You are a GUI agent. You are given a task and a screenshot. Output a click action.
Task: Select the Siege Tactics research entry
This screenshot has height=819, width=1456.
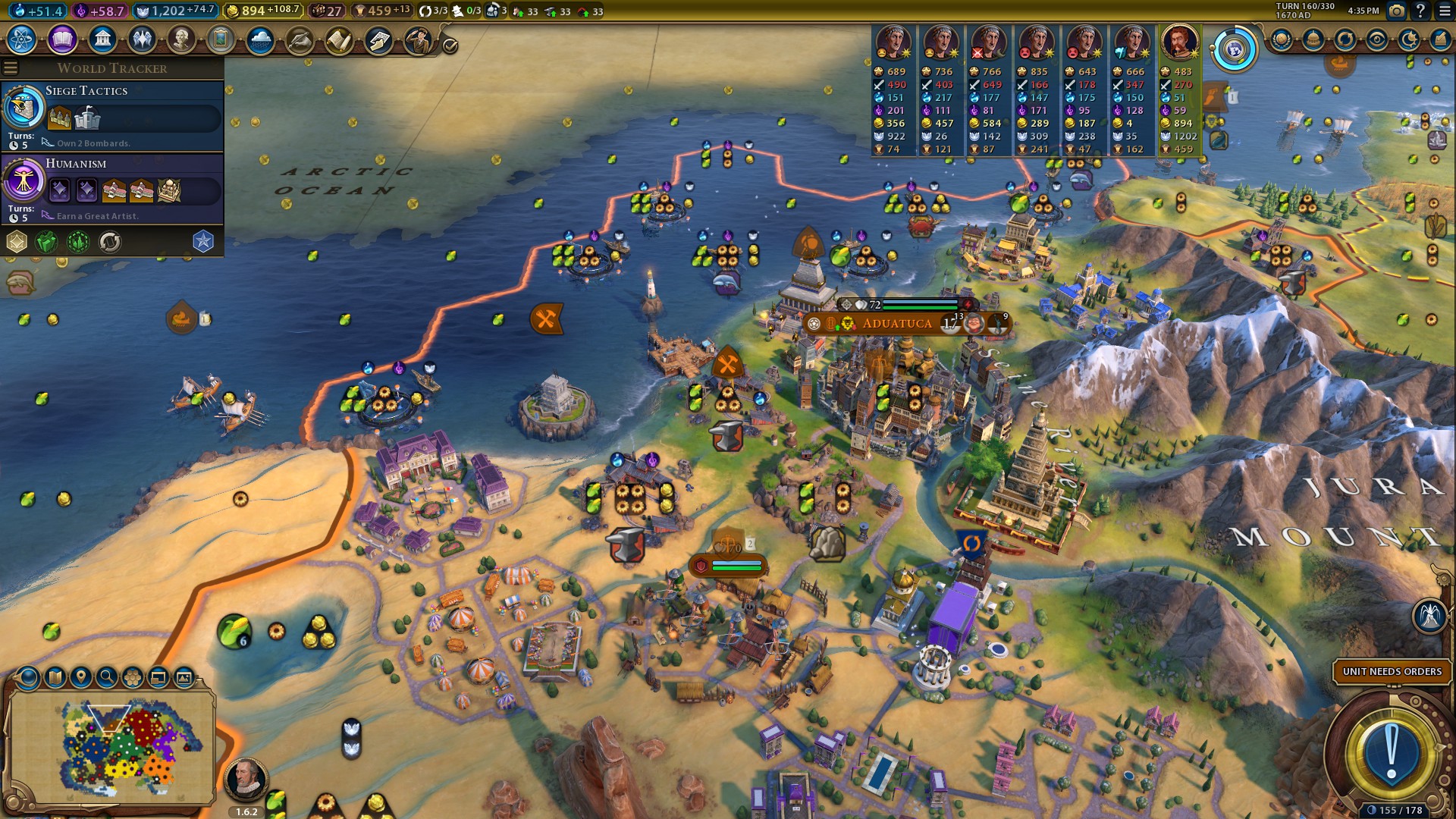pos(112,115)
